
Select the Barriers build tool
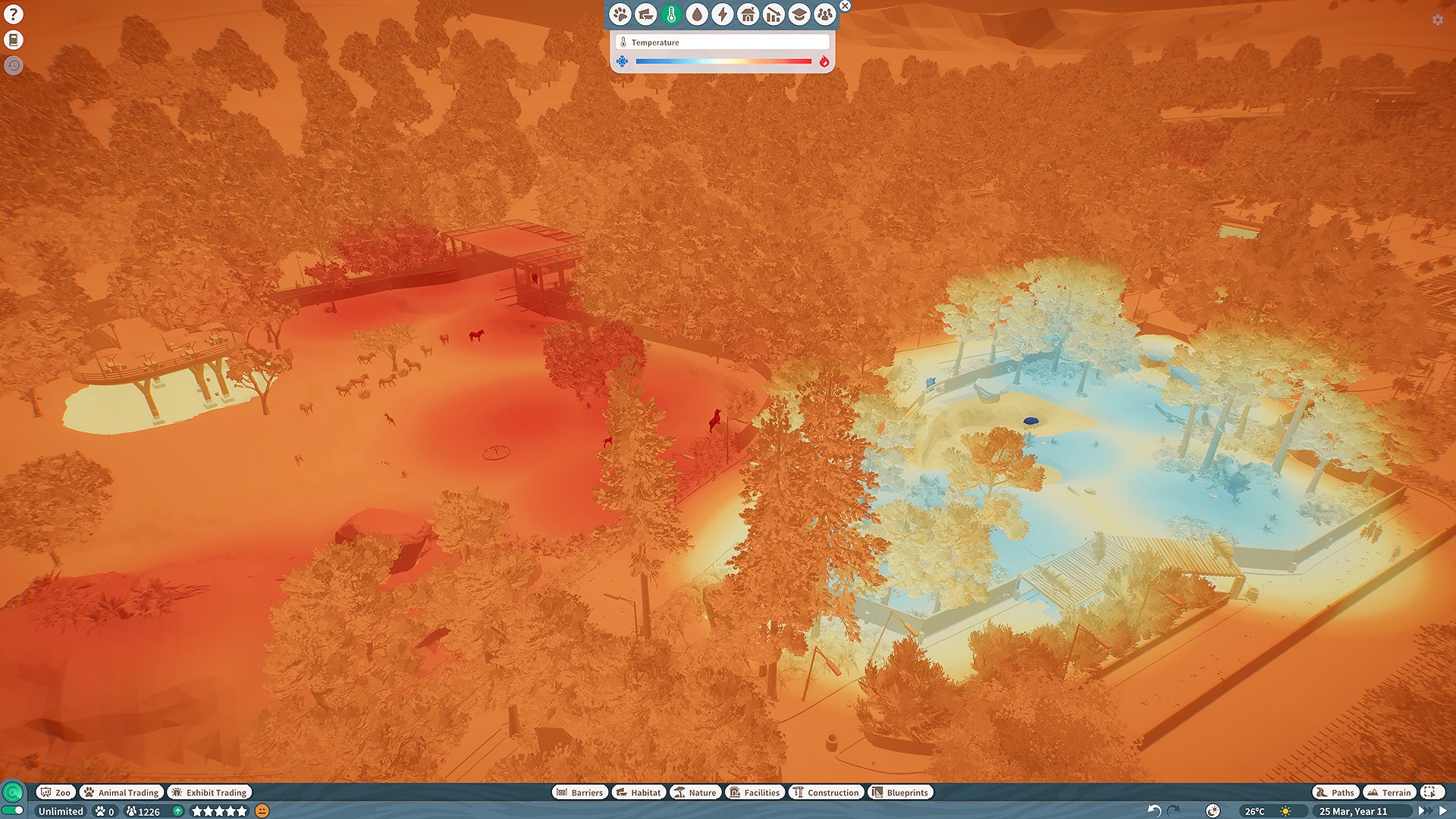coord(579,792)
